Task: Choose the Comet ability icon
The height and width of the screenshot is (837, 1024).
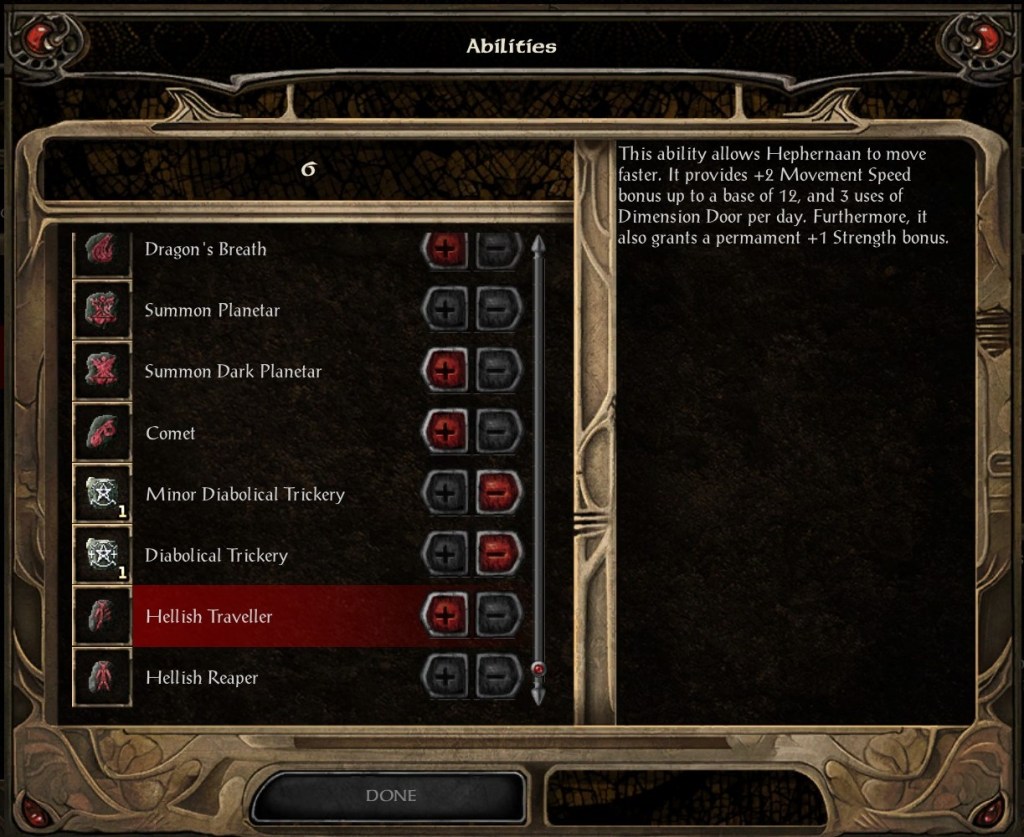Action: pos(103,433)
